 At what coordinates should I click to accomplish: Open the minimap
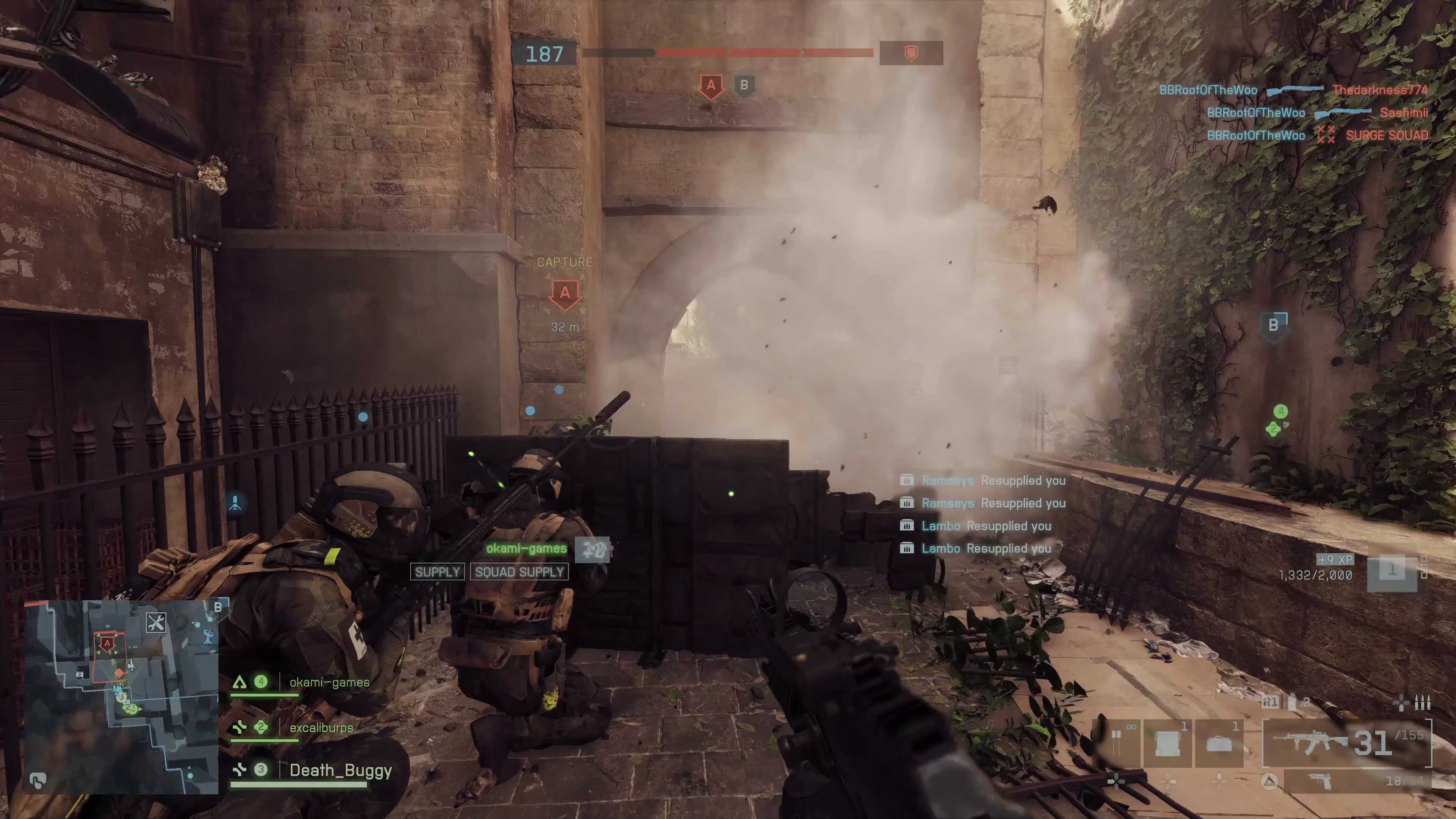pyautogui.click(x=121, y=697)
